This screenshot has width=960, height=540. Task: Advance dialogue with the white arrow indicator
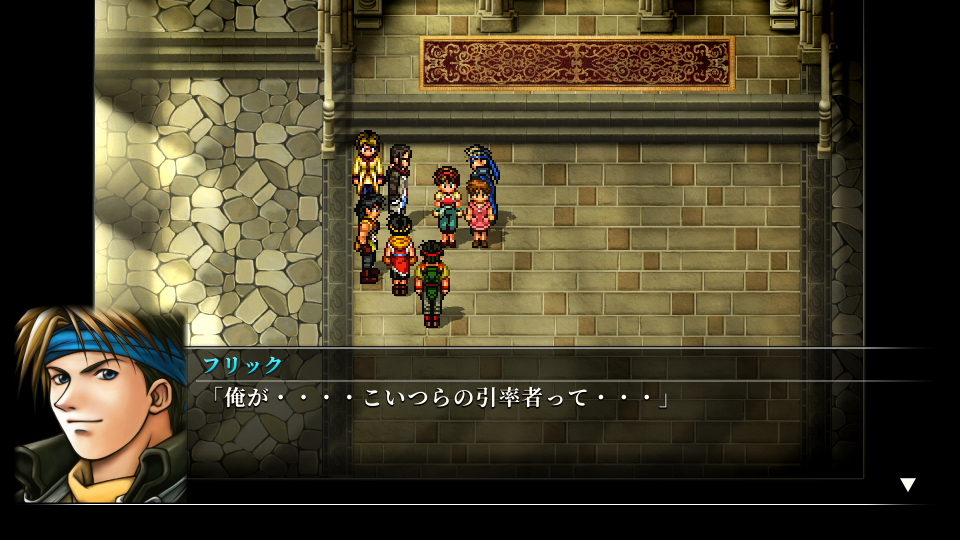(907, 485)
